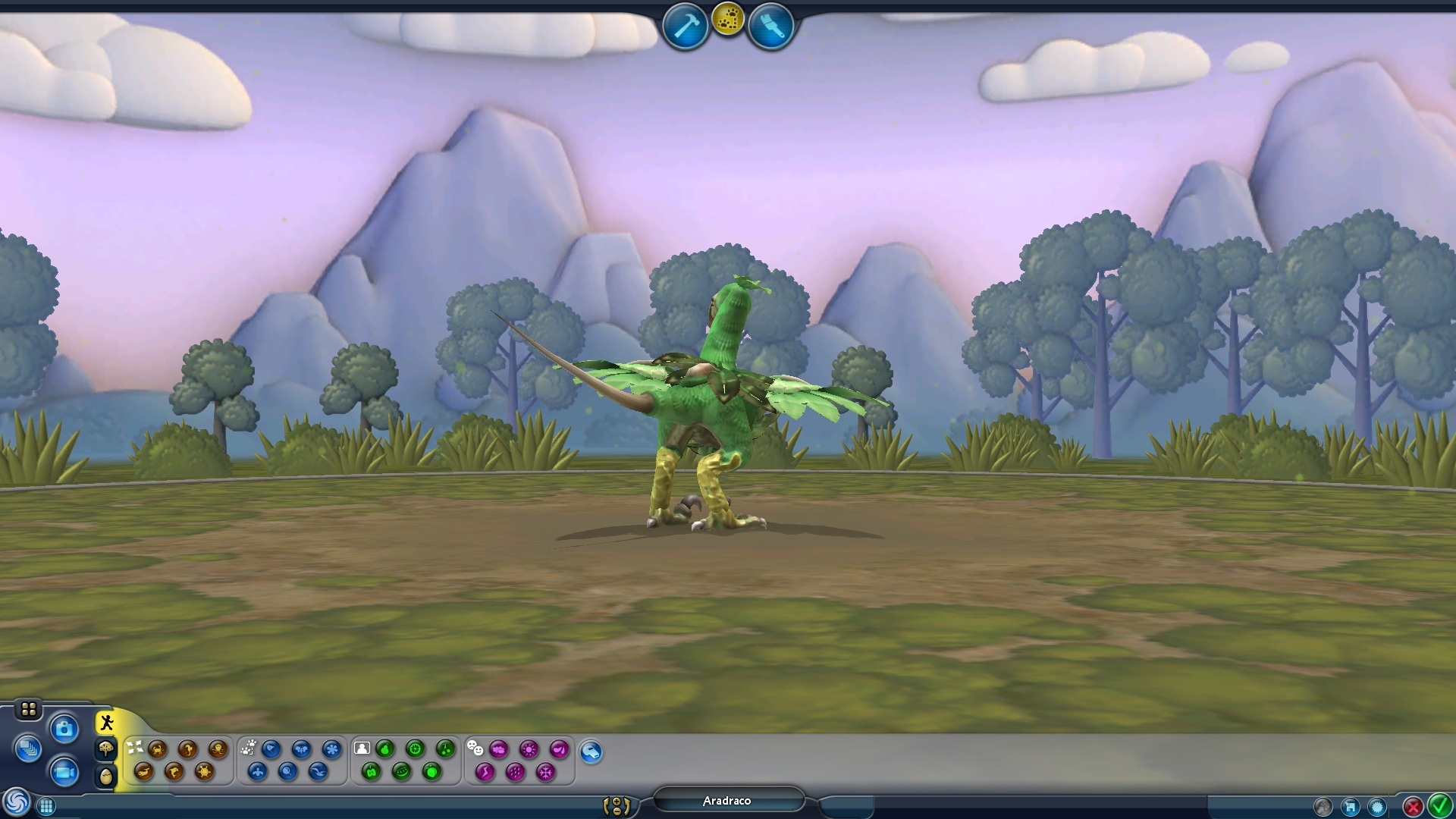Select the paw print test drive mode
This screenshot has height=819, width=1456.
(728, 20)
